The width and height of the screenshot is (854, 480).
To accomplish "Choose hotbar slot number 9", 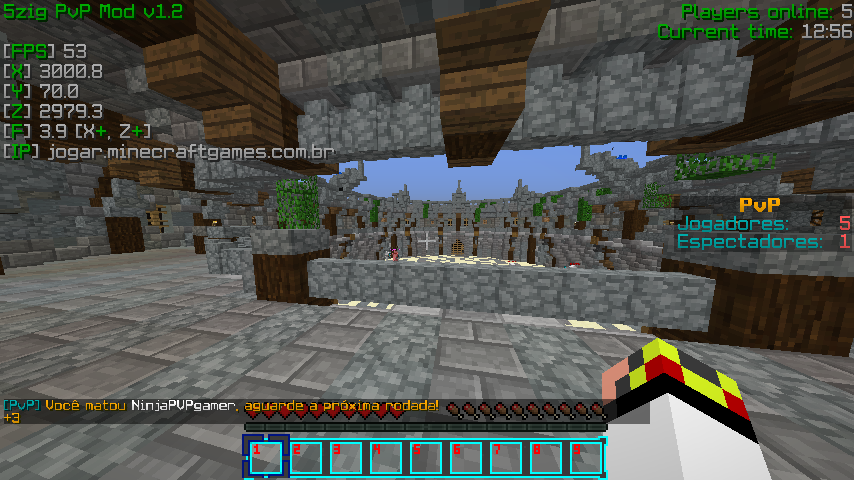I will (x=586, y=458).
